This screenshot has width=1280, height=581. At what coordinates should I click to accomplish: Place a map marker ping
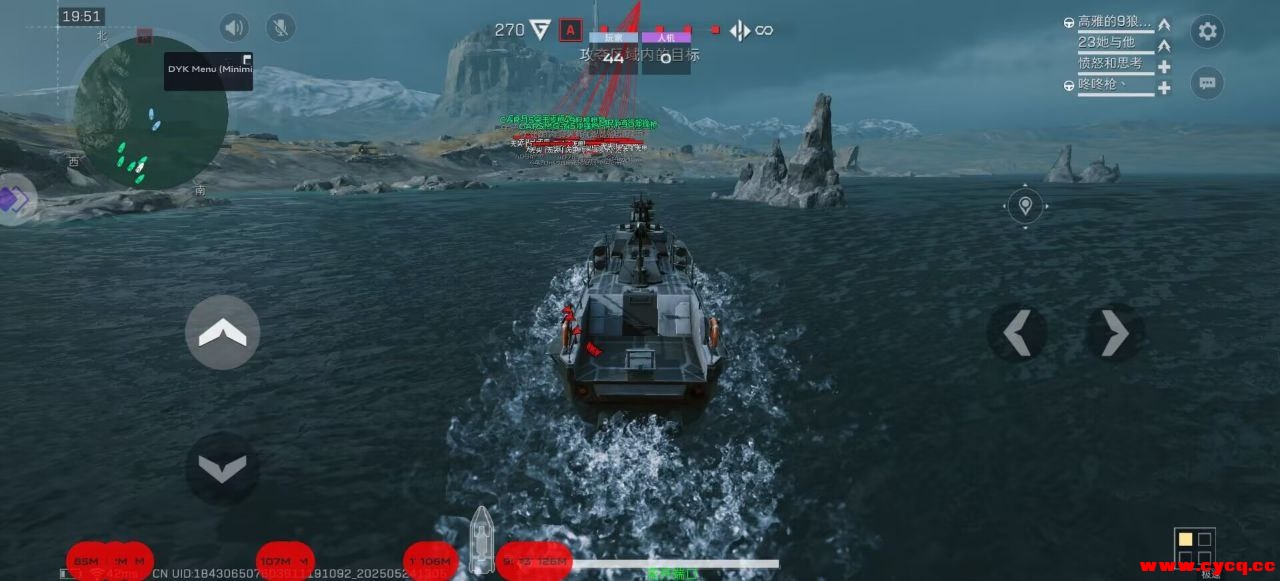point(1024,207)
